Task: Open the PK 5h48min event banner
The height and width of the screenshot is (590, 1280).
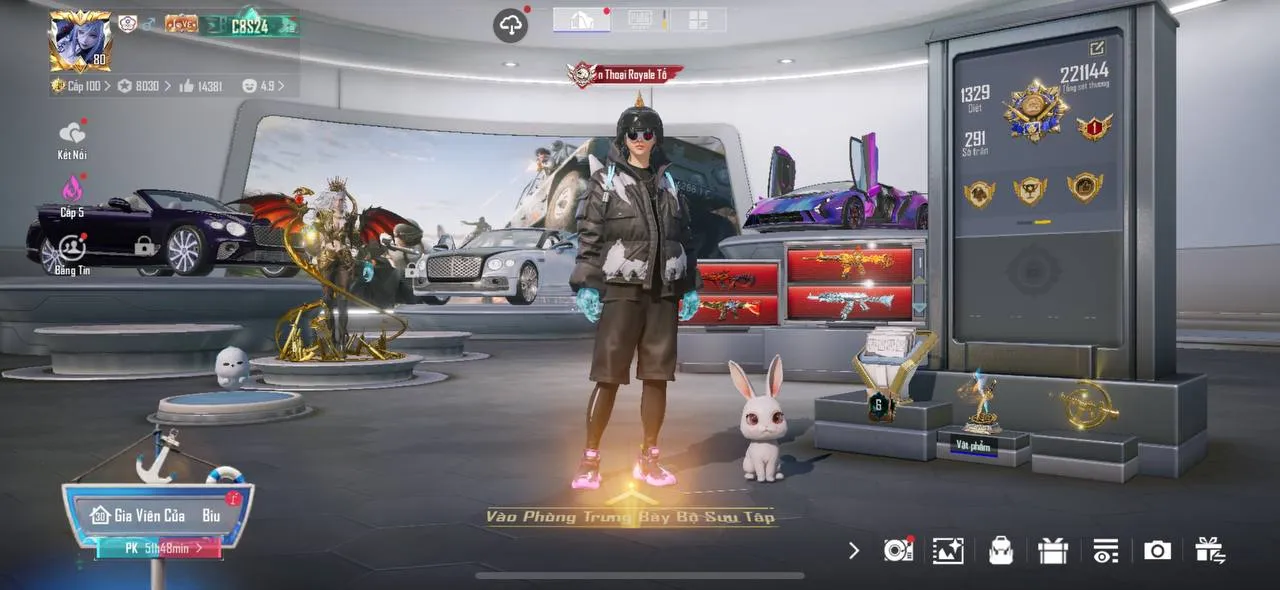Action: pos(158,548)
